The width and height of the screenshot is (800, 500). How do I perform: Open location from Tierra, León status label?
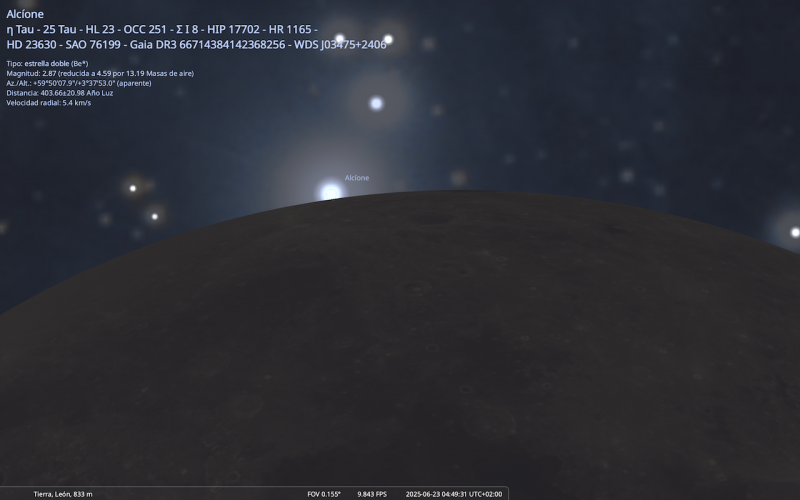(x=63, y=494)
